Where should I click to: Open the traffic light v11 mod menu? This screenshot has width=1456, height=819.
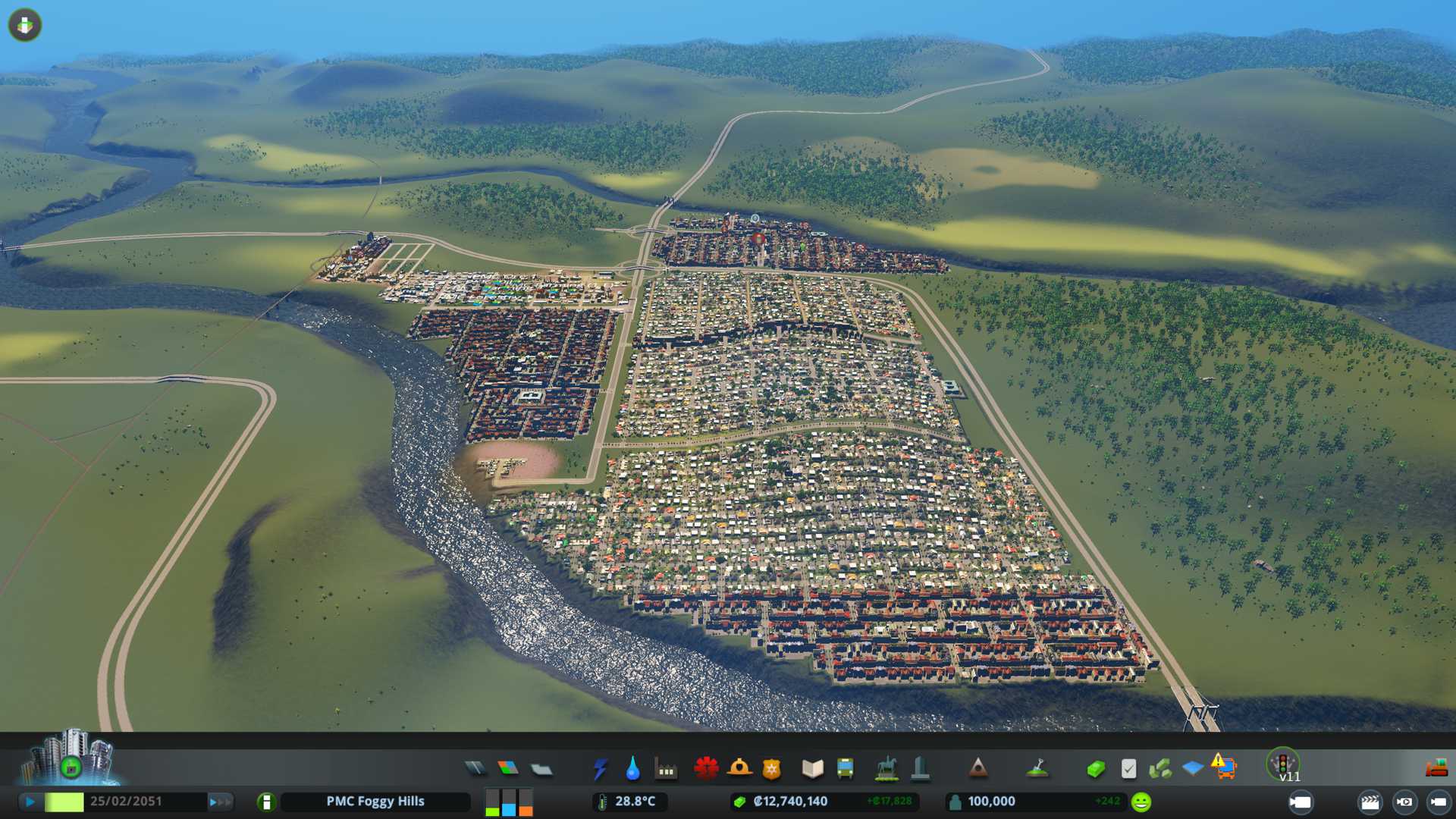pyautogui.click(x=1283, y=764)
